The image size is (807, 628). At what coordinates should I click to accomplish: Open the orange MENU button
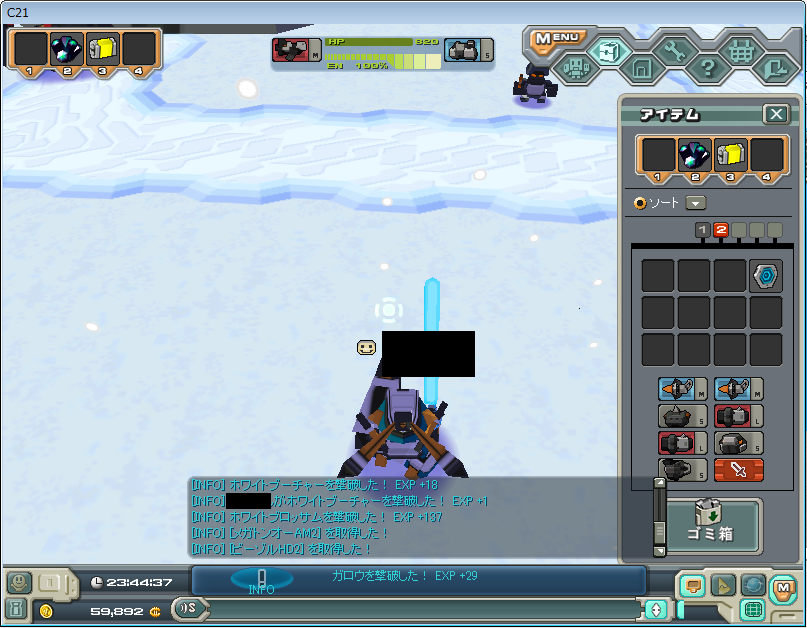556,39
